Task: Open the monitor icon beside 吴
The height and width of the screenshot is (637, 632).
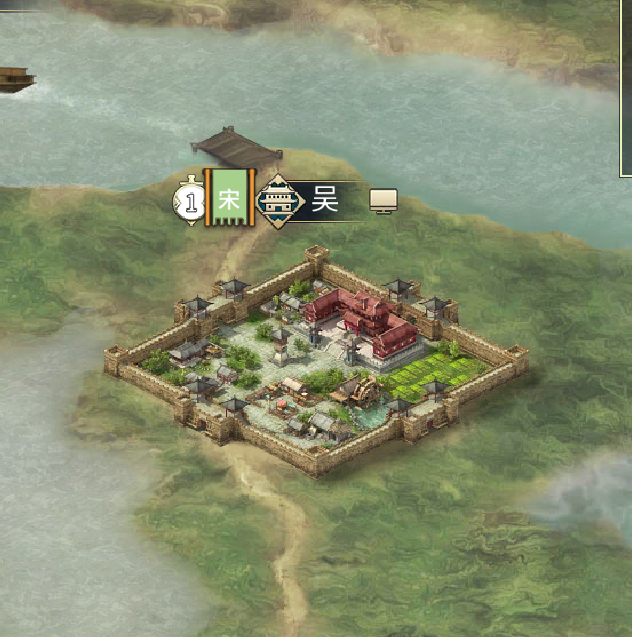Action: pos(384,201)
